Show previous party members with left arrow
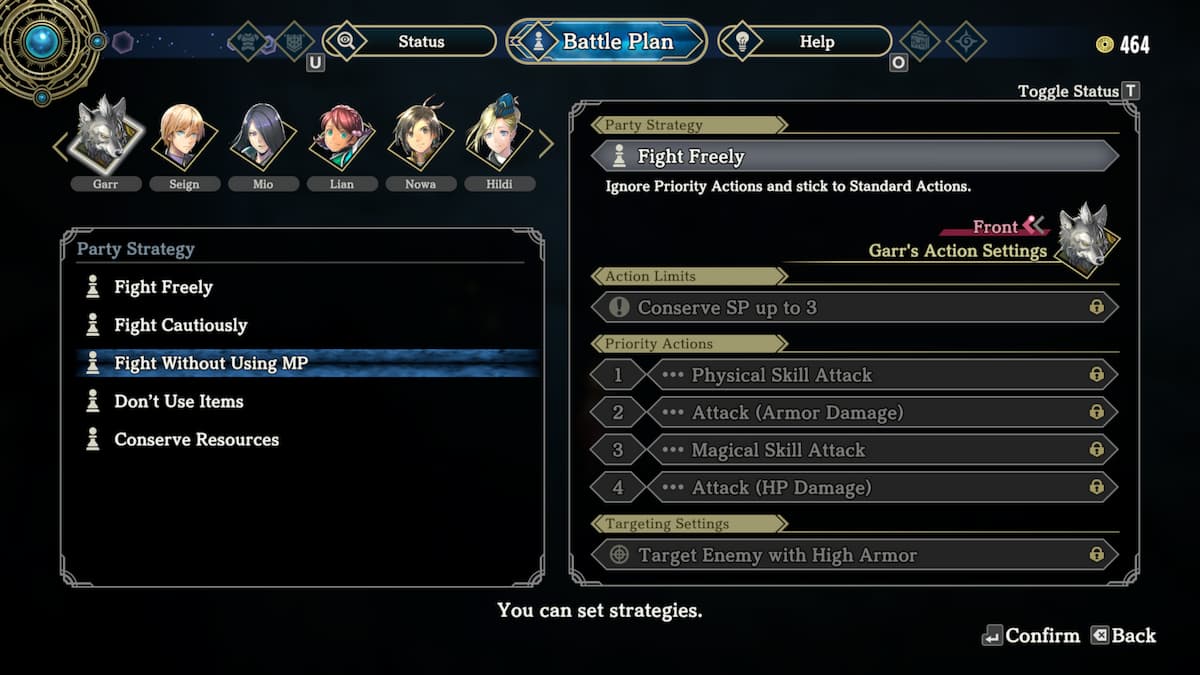 click(x=60, y=146)
